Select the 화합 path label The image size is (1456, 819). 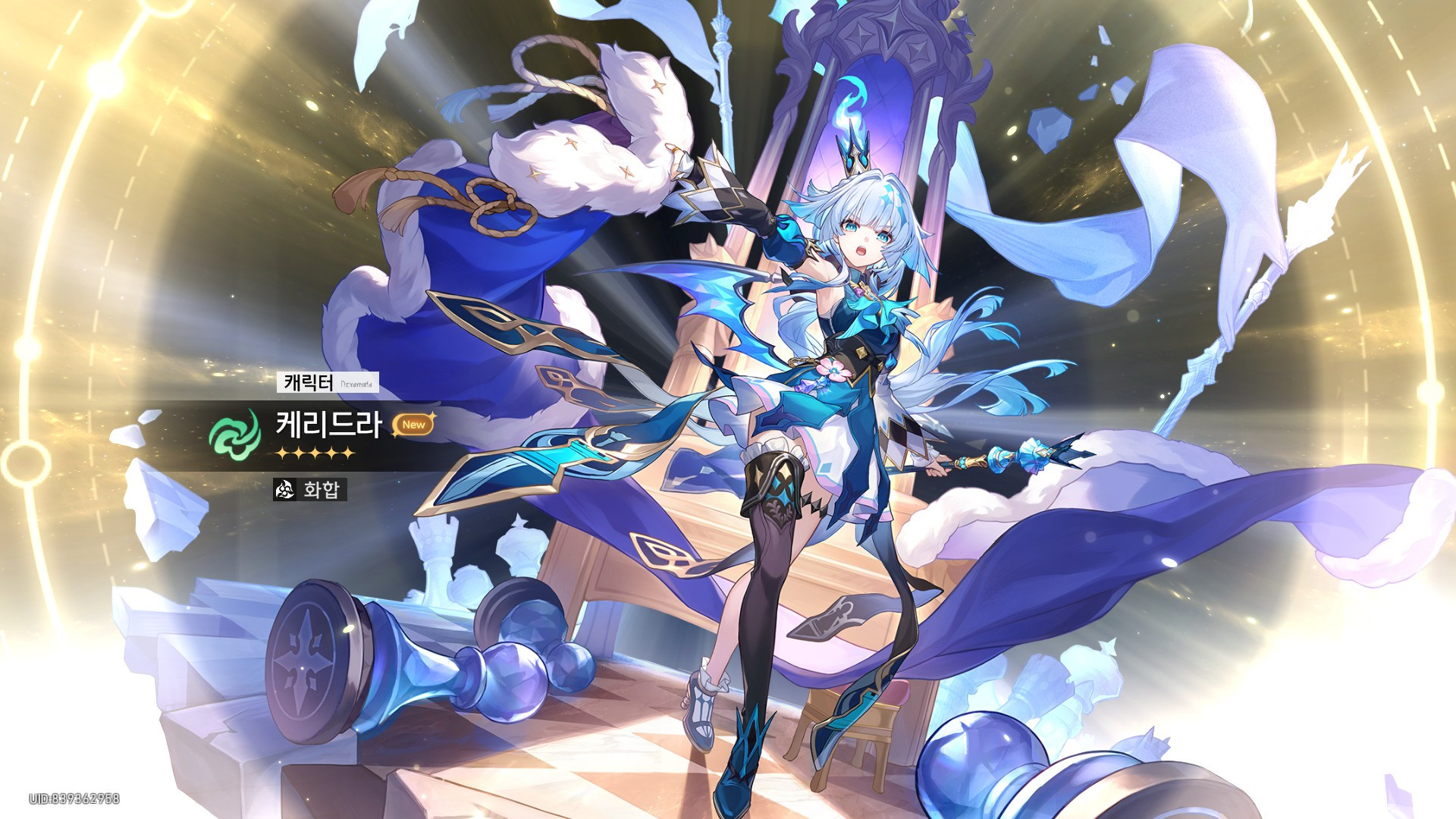pos(310,490)
